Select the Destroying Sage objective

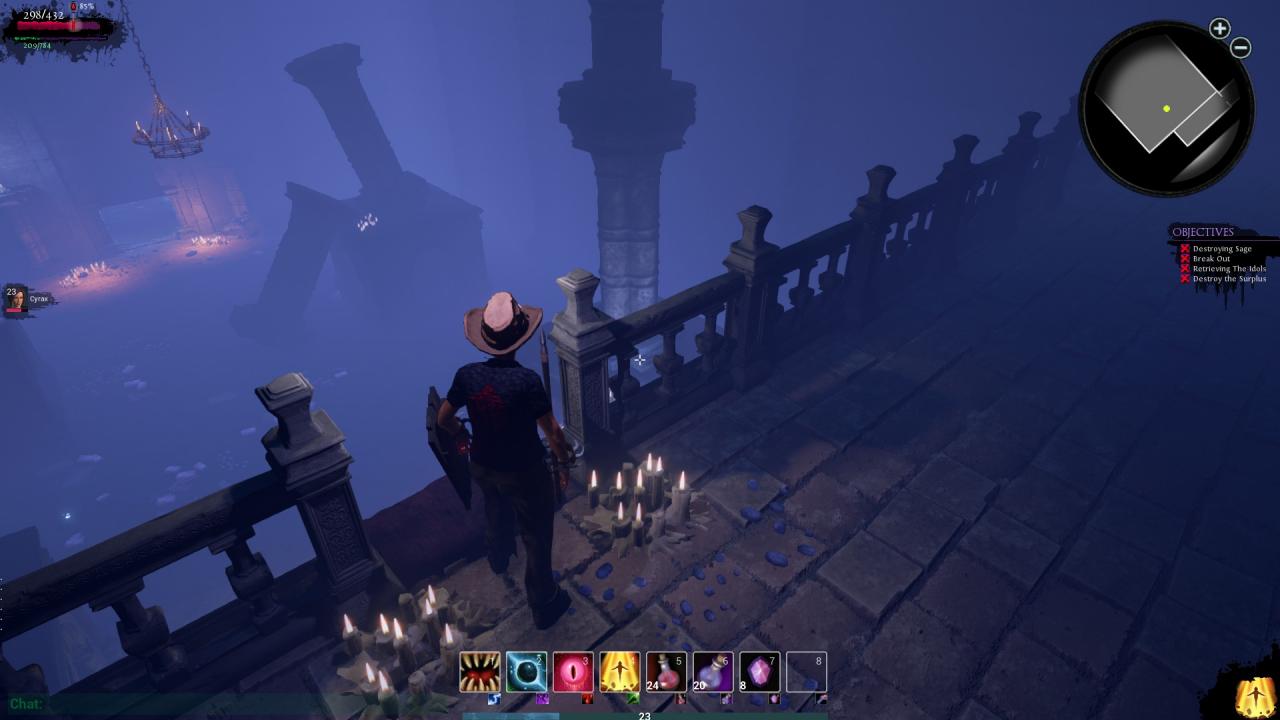click(1221, 249)
